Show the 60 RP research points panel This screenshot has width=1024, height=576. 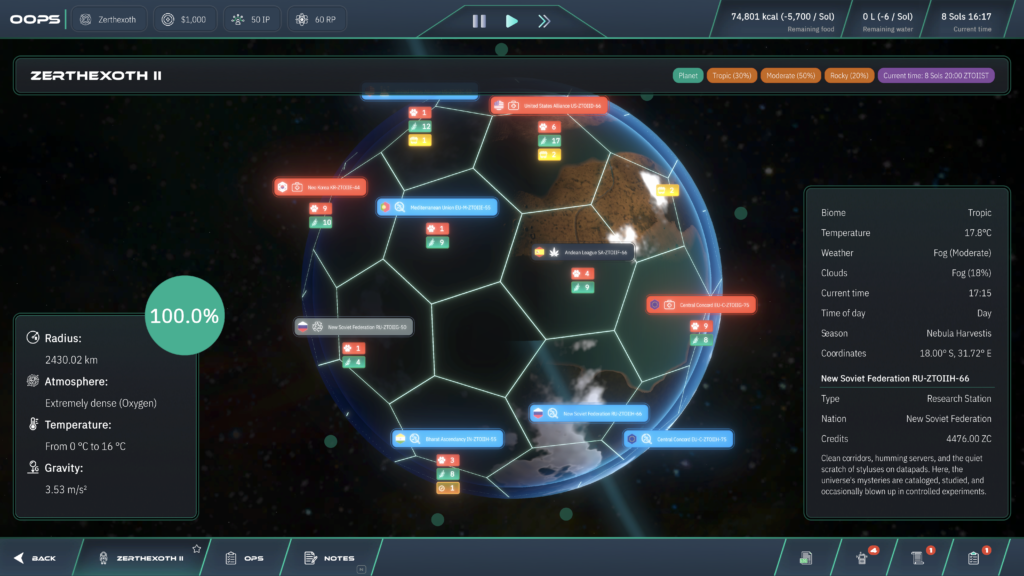(x=313, y=19)
